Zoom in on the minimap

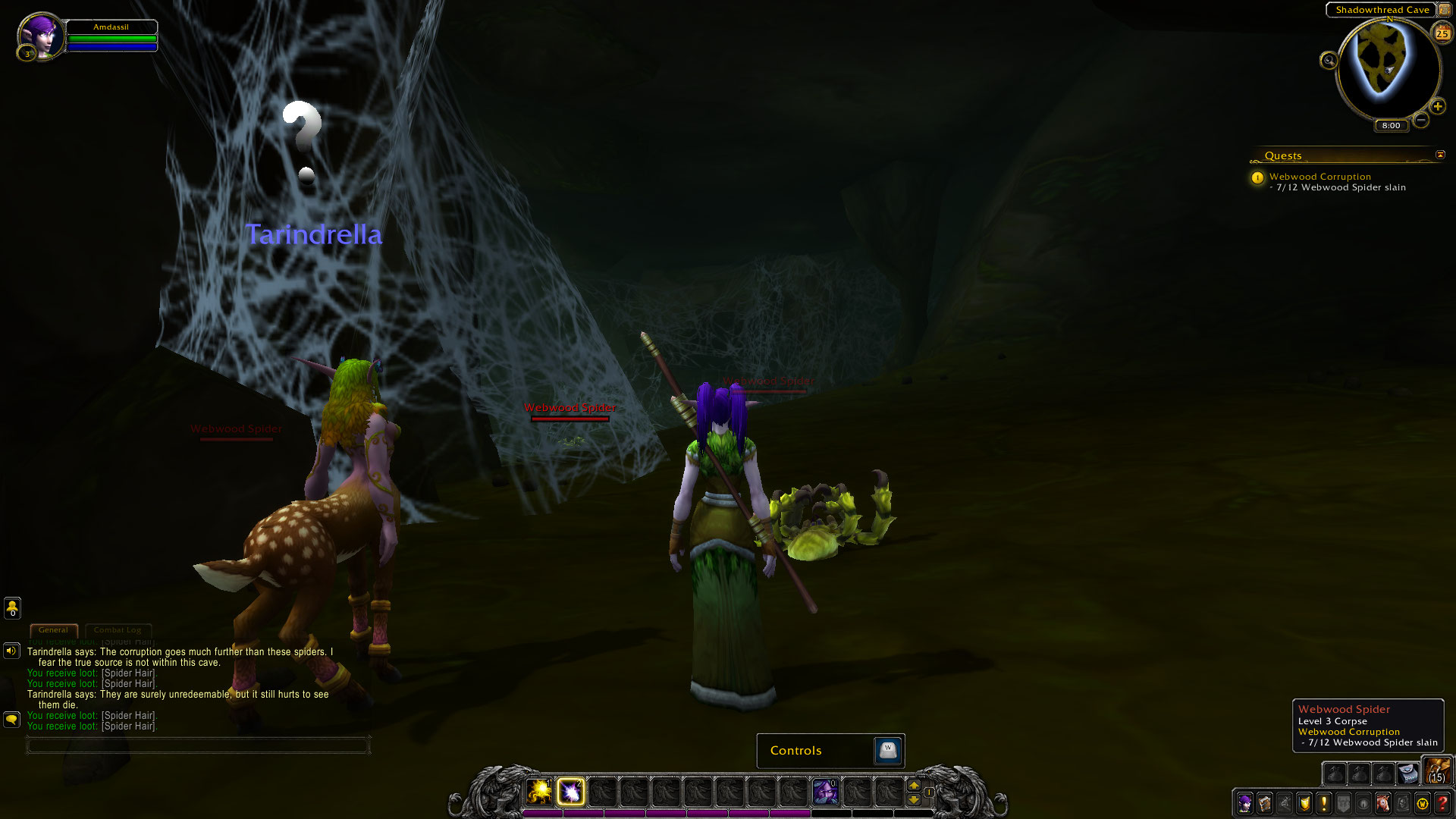click(1437, 106)
